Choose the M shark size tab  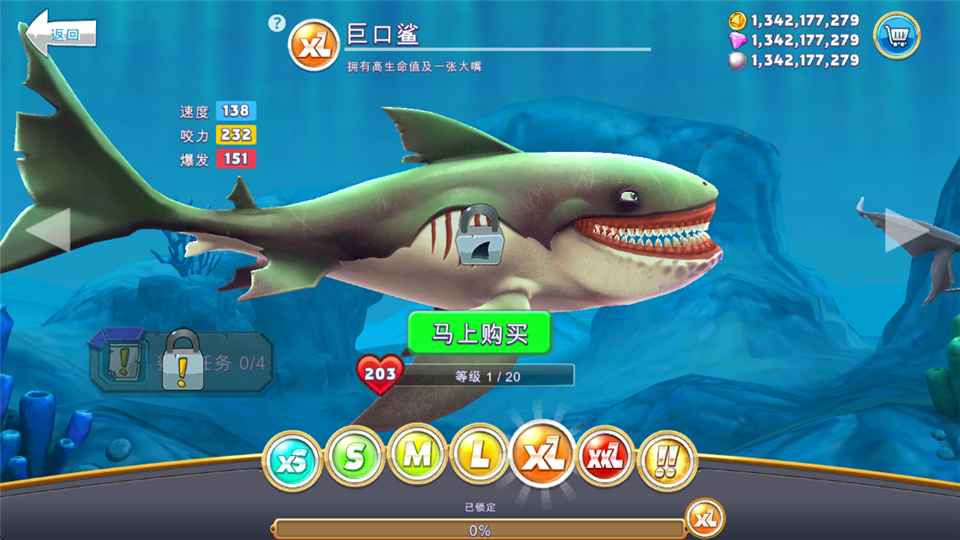click(x=418, y=458)
